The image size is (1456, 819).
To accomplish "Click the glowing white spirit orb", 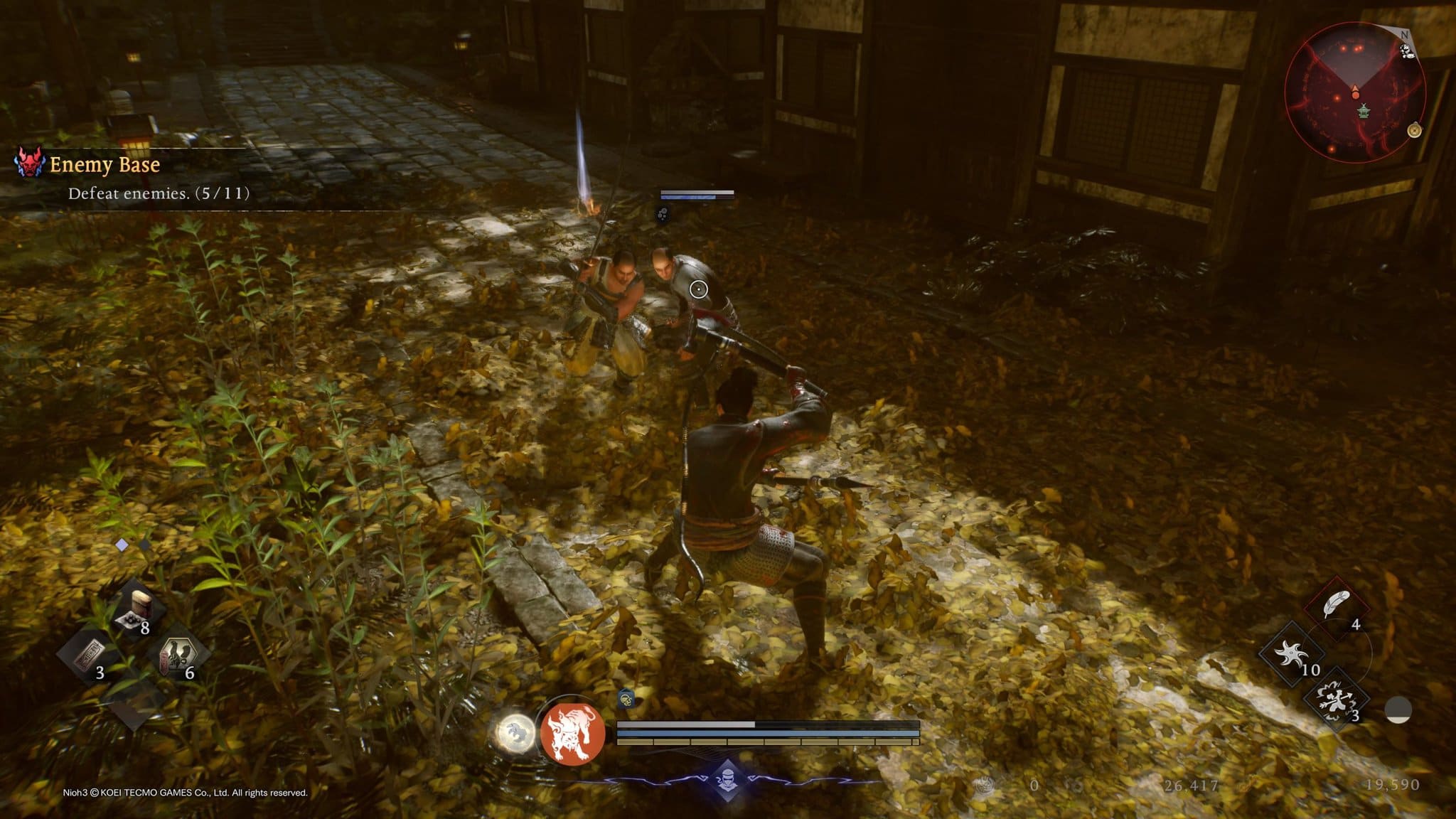I will pyautogui.click(x=515, y=732).
